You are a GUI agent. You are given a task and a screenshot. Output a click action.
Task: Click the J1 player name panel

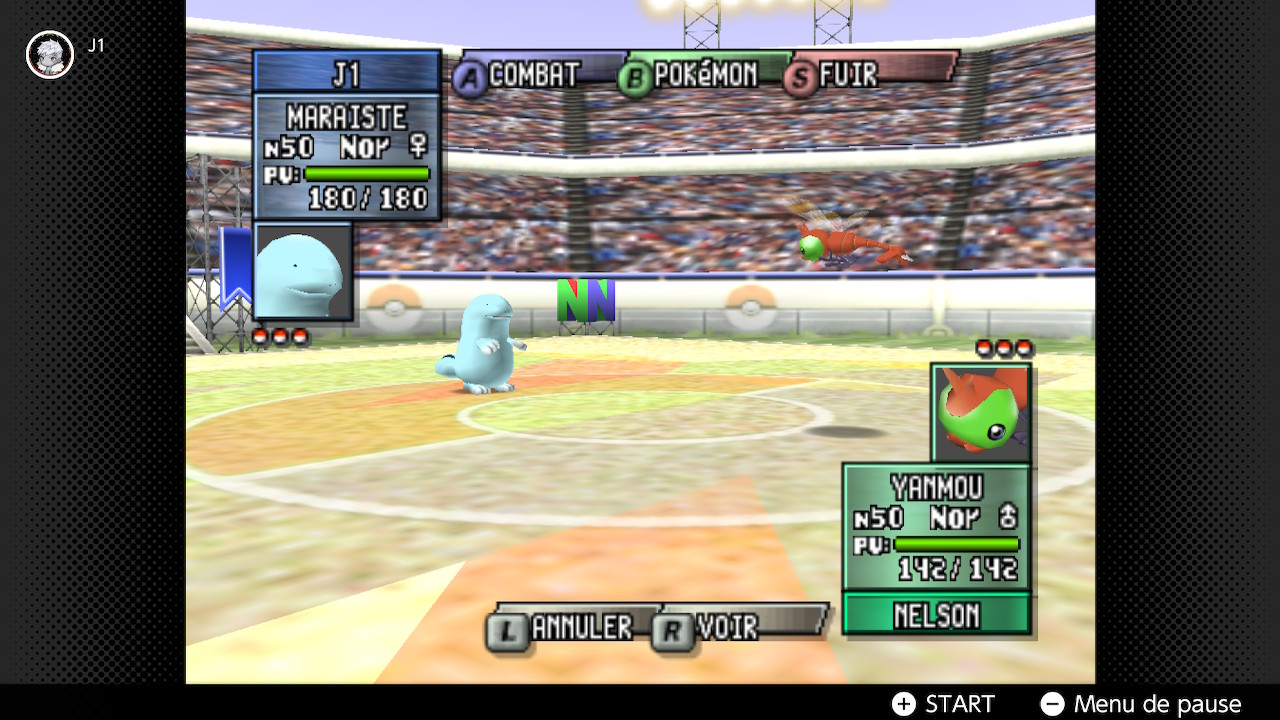click(346, 72)
